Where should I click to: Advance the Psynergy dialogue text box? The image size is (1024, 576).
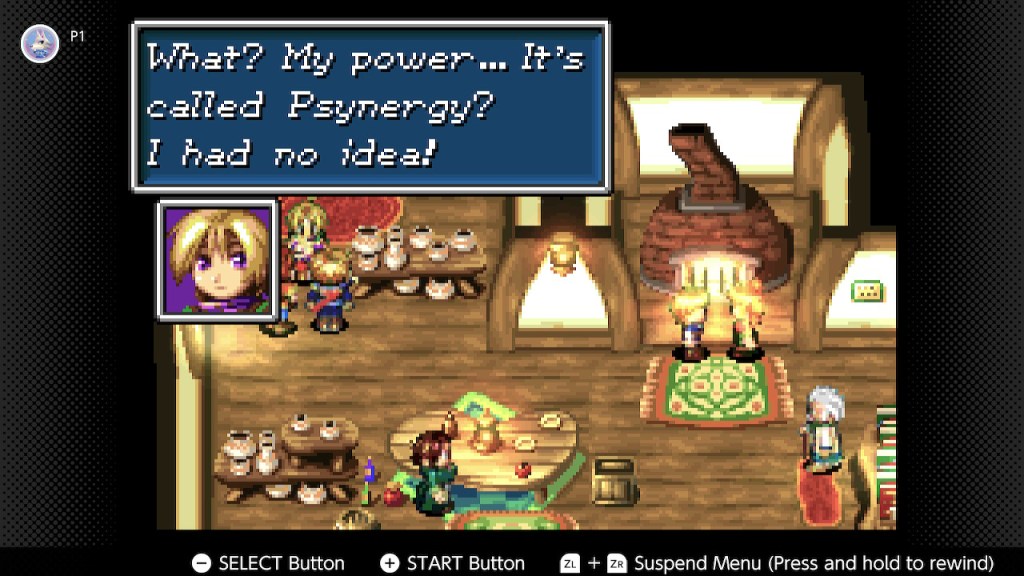tap(370, 106)
